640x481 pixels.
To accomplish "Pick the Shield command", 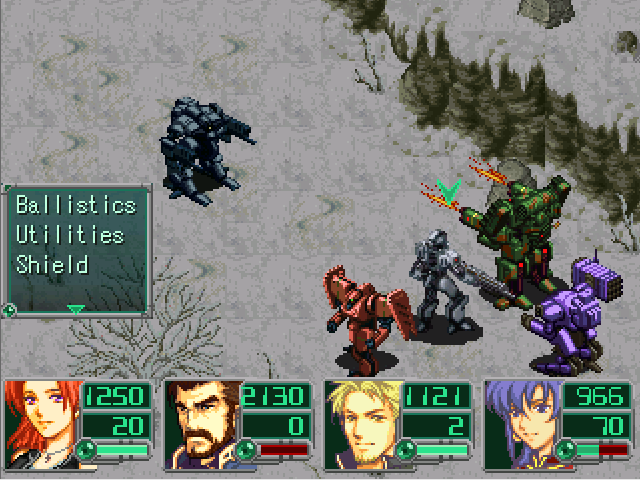I will point(52,266).
